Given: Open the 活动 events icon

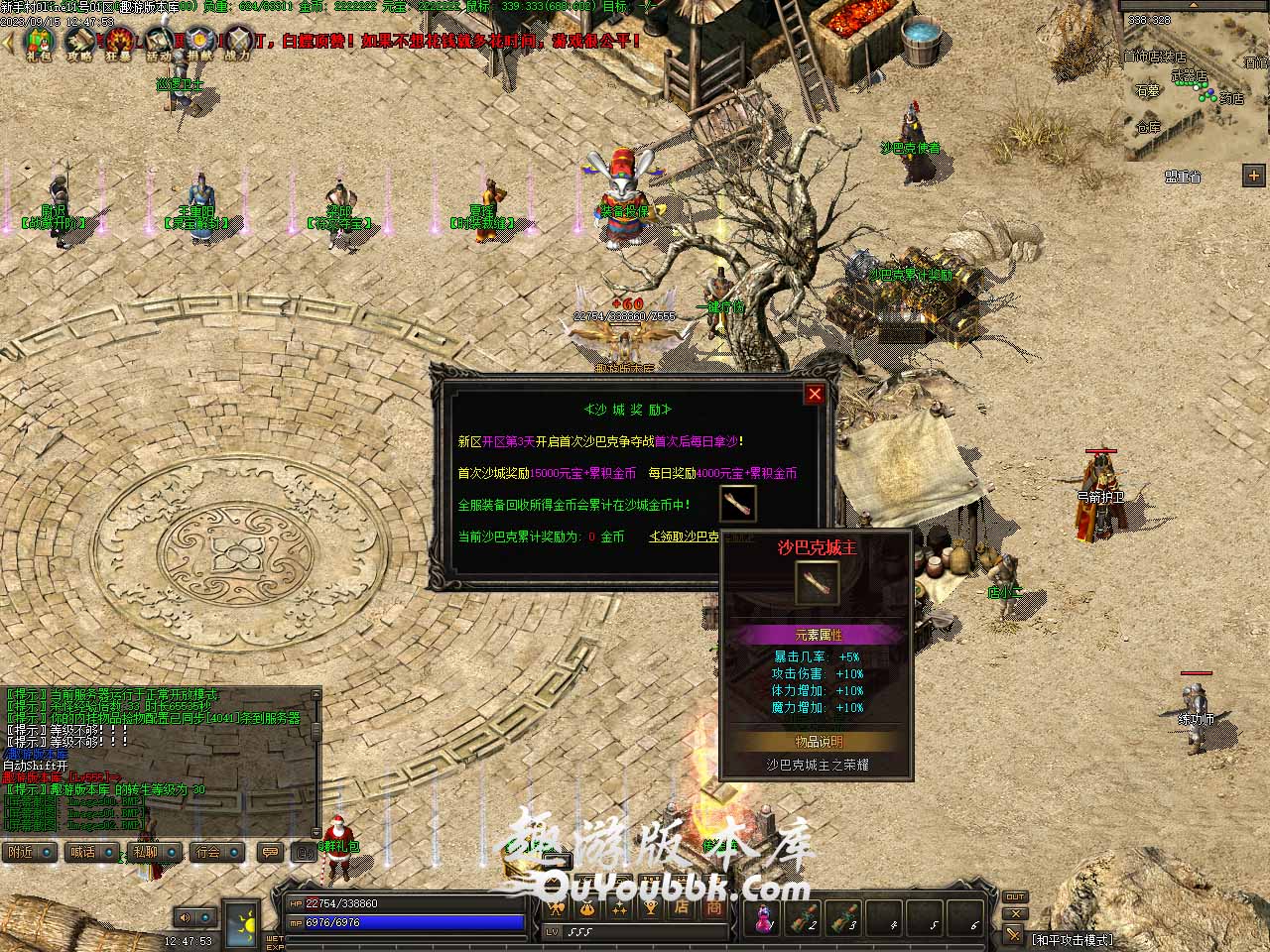Looking at the screenshot, I should [x=159, y=43].
